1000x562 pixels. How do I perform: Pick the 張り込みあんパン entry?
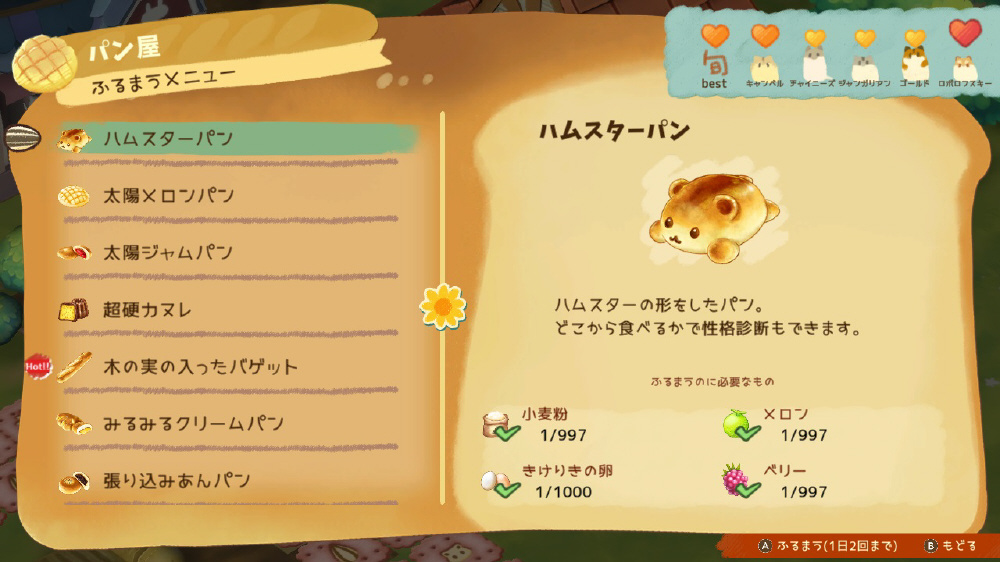176,481
